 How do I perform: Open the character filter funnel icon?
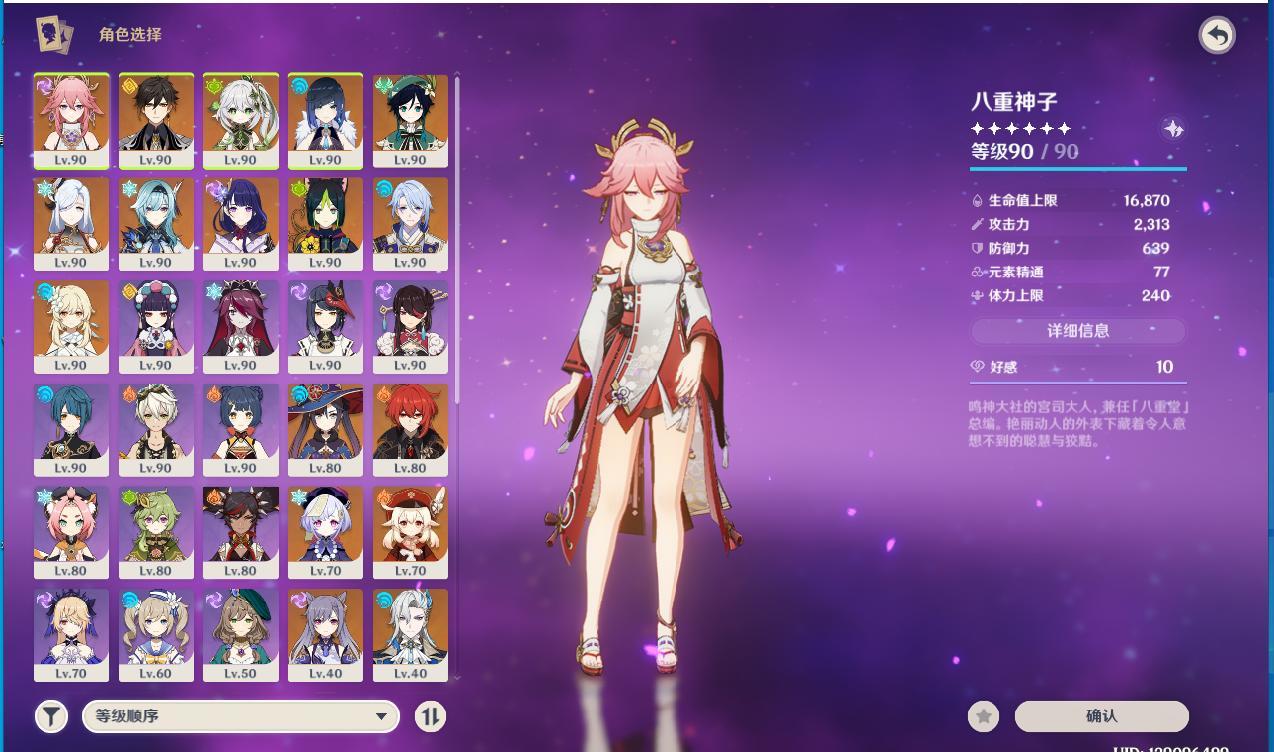click(x=51, y=716)
